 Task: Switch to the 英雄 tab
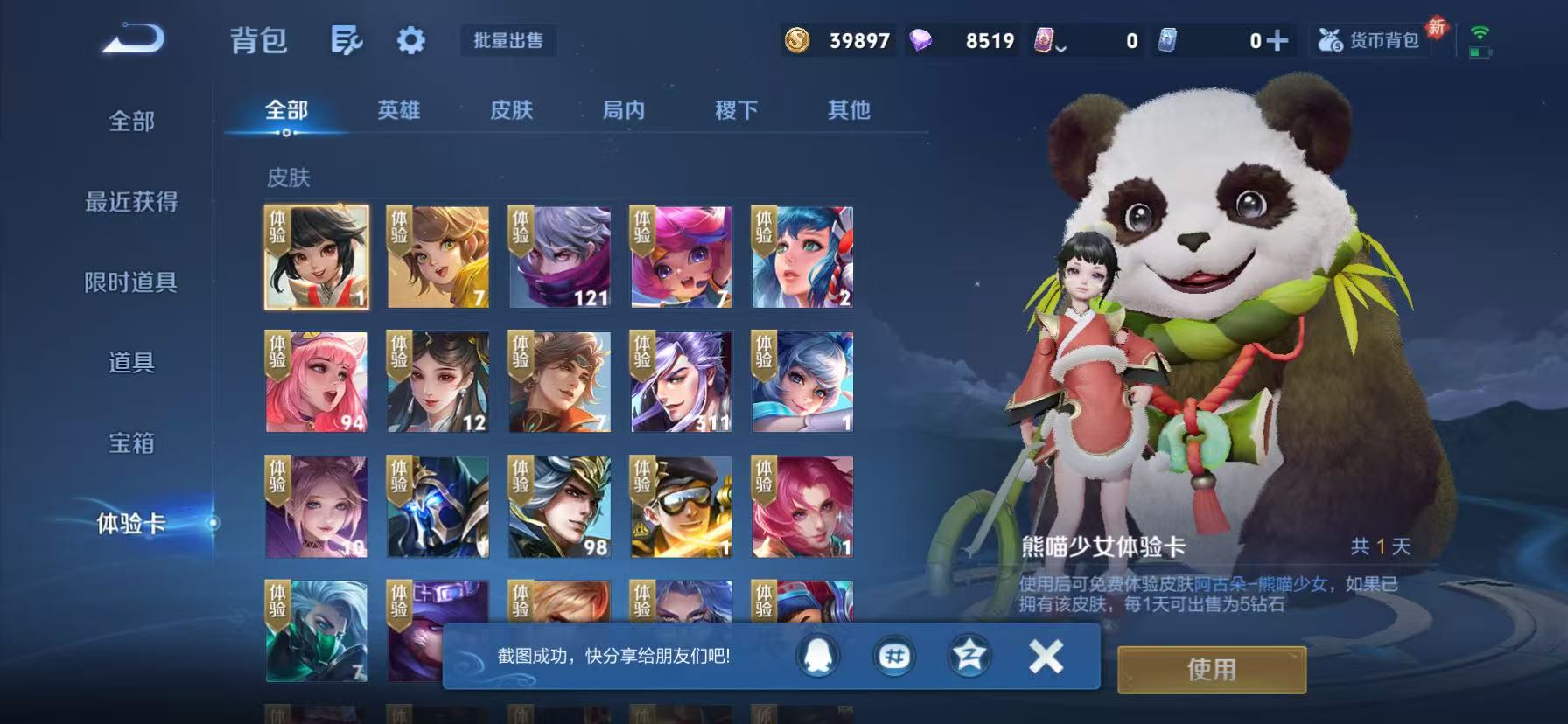(398, 111)
